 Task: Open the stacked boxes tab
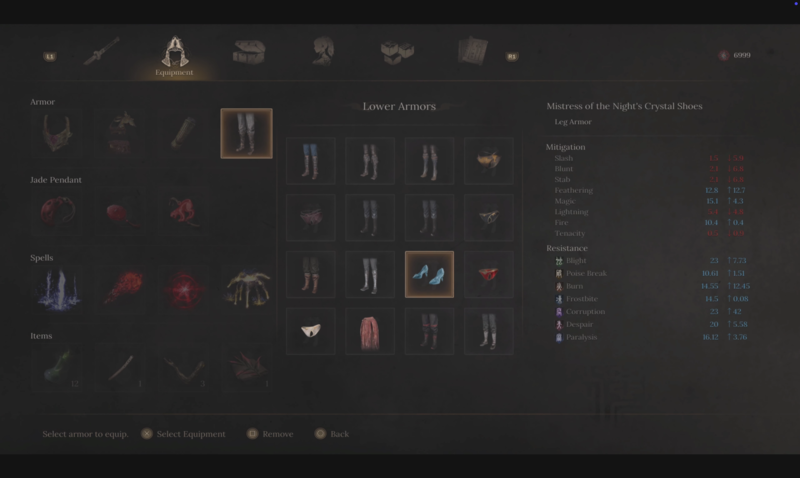click(397, 52)
